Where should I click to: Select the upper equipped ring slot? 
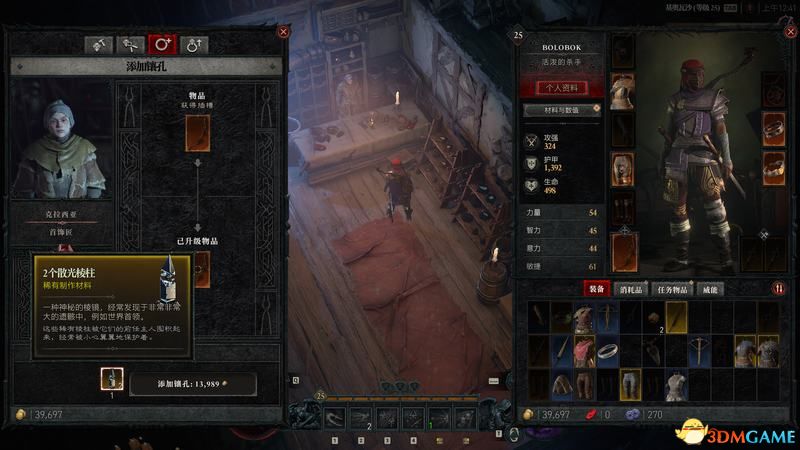[x=773, y=127]
